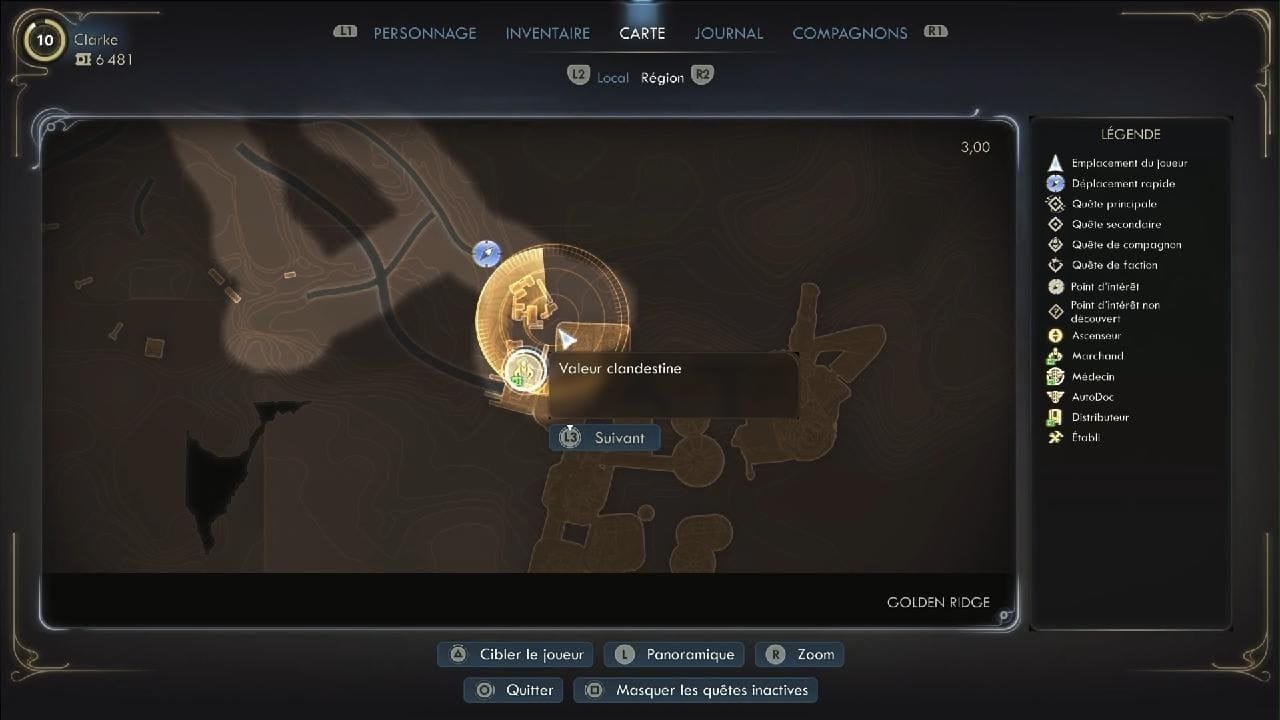Click the Ascenseur legend icon

(x=1057, y=335)
